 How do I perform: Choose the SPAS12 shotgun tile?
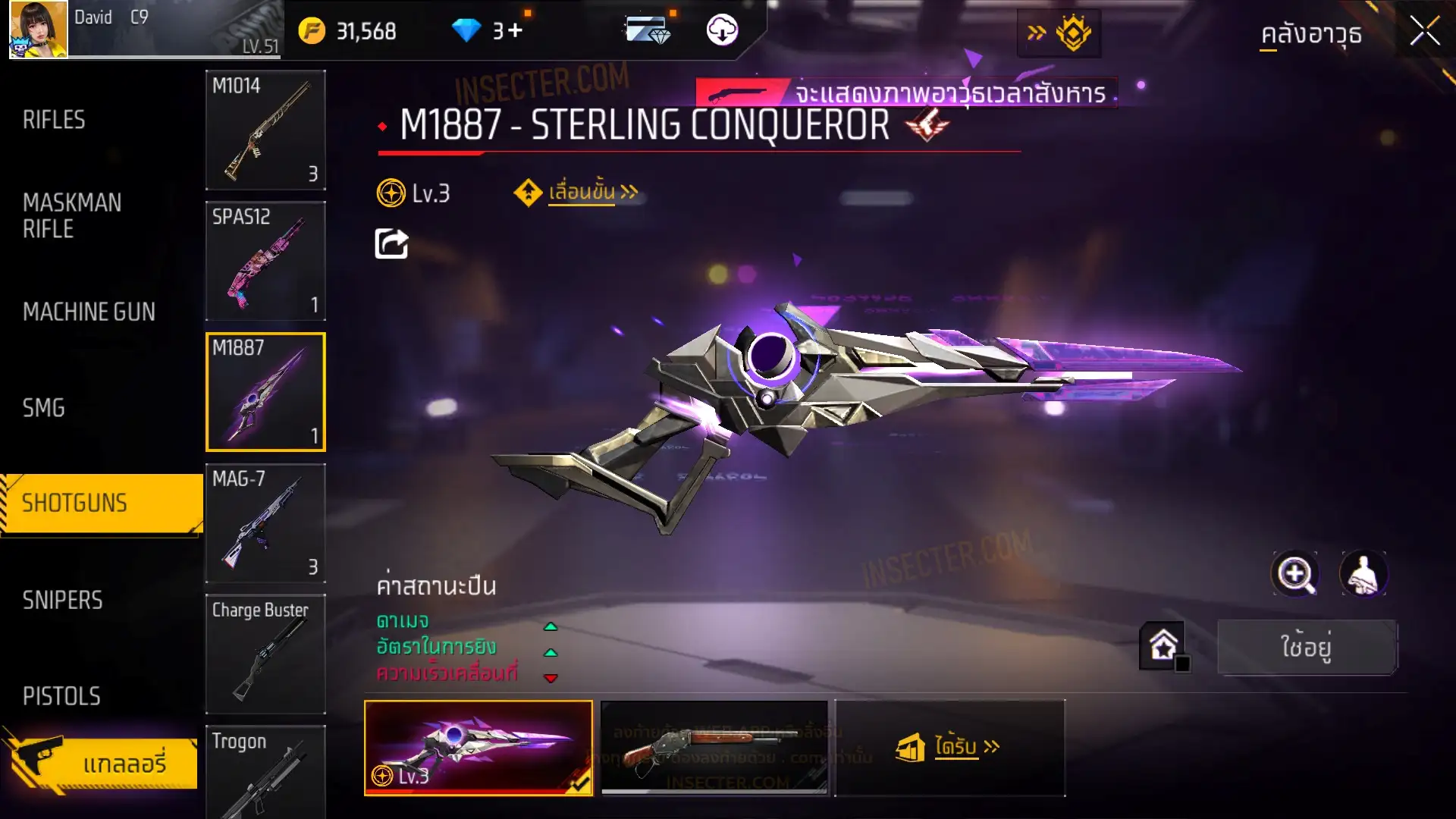click(x=265, y=261)
